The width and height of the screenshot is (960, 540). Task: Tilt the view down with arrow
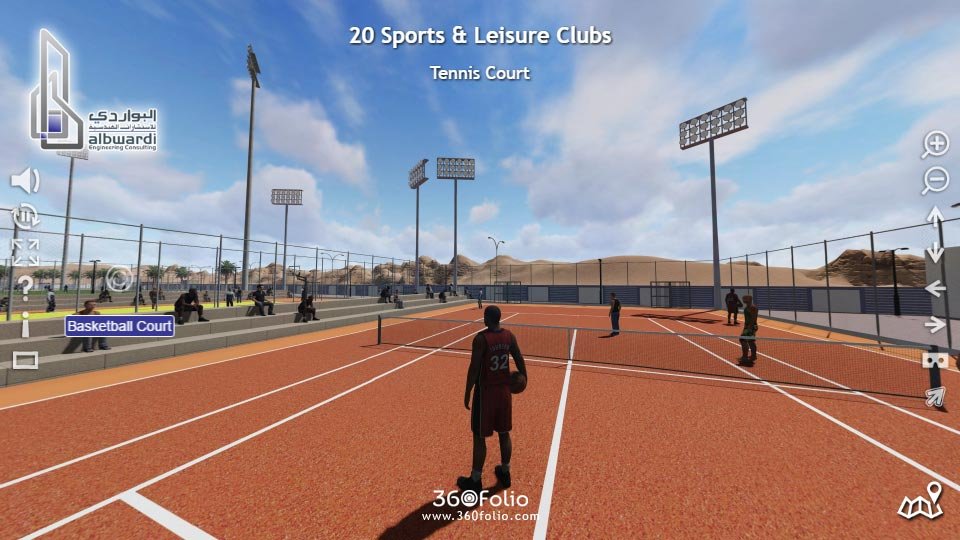click(935, 252)
